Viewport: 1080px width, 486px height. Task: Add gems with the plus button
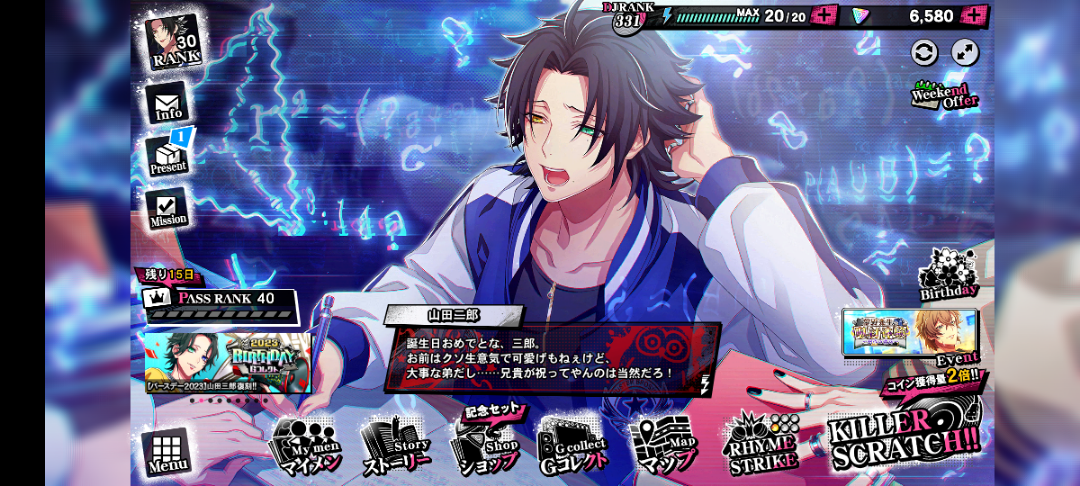tap(973, 15)
